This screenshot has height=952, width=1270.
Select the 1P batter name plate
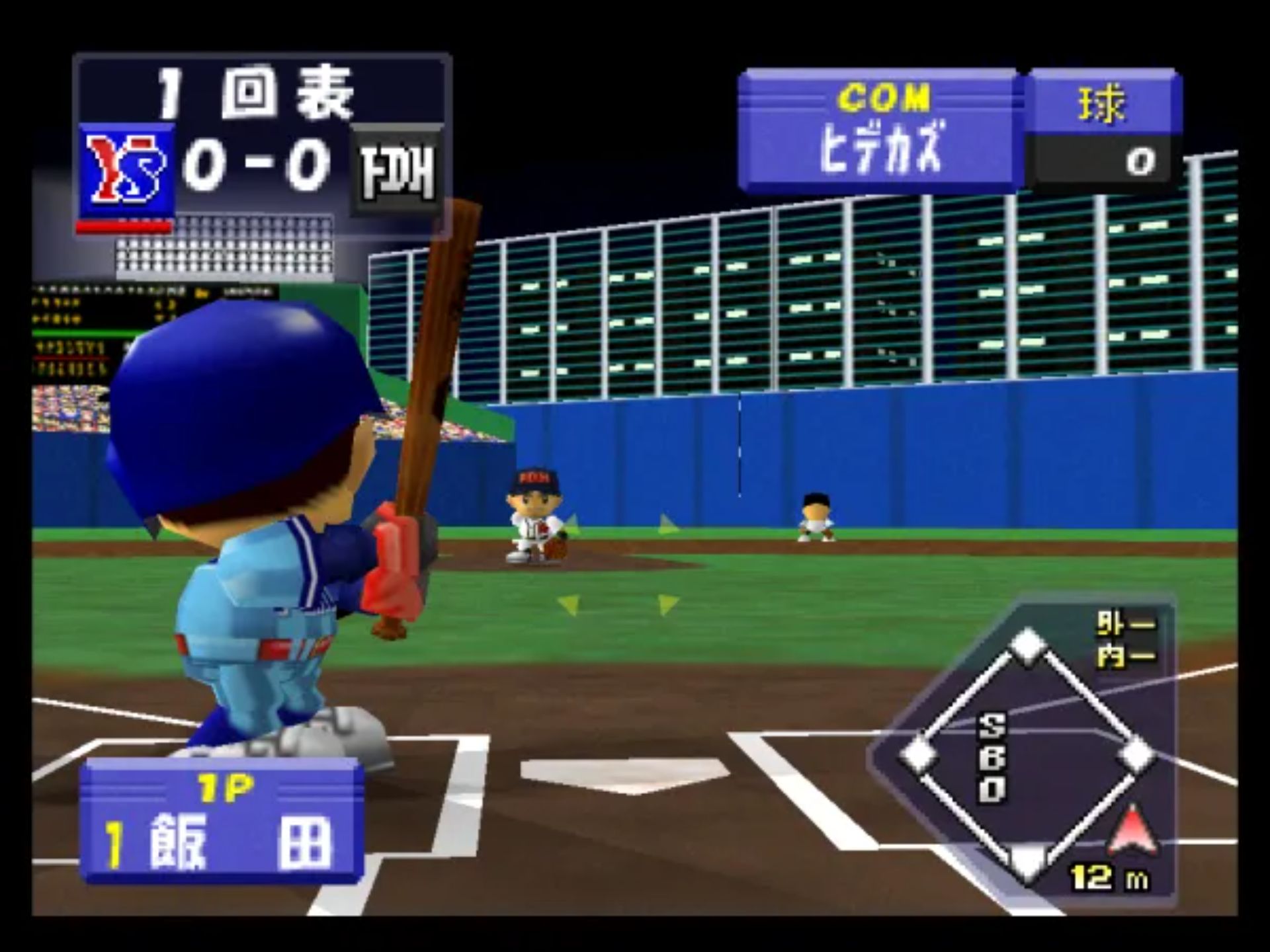click(x=222, y=822)
